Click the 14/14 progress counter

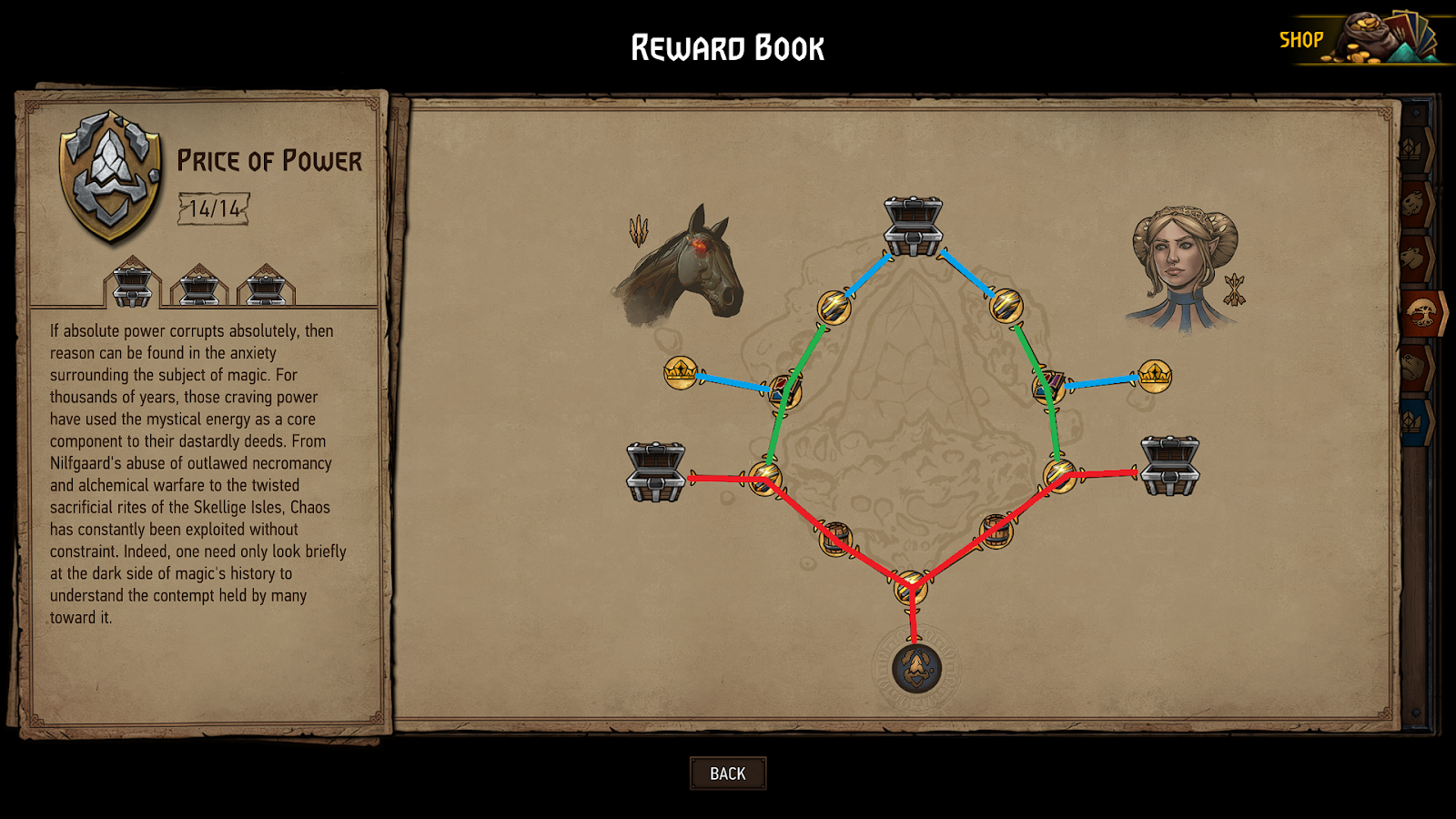click(215, 207)
